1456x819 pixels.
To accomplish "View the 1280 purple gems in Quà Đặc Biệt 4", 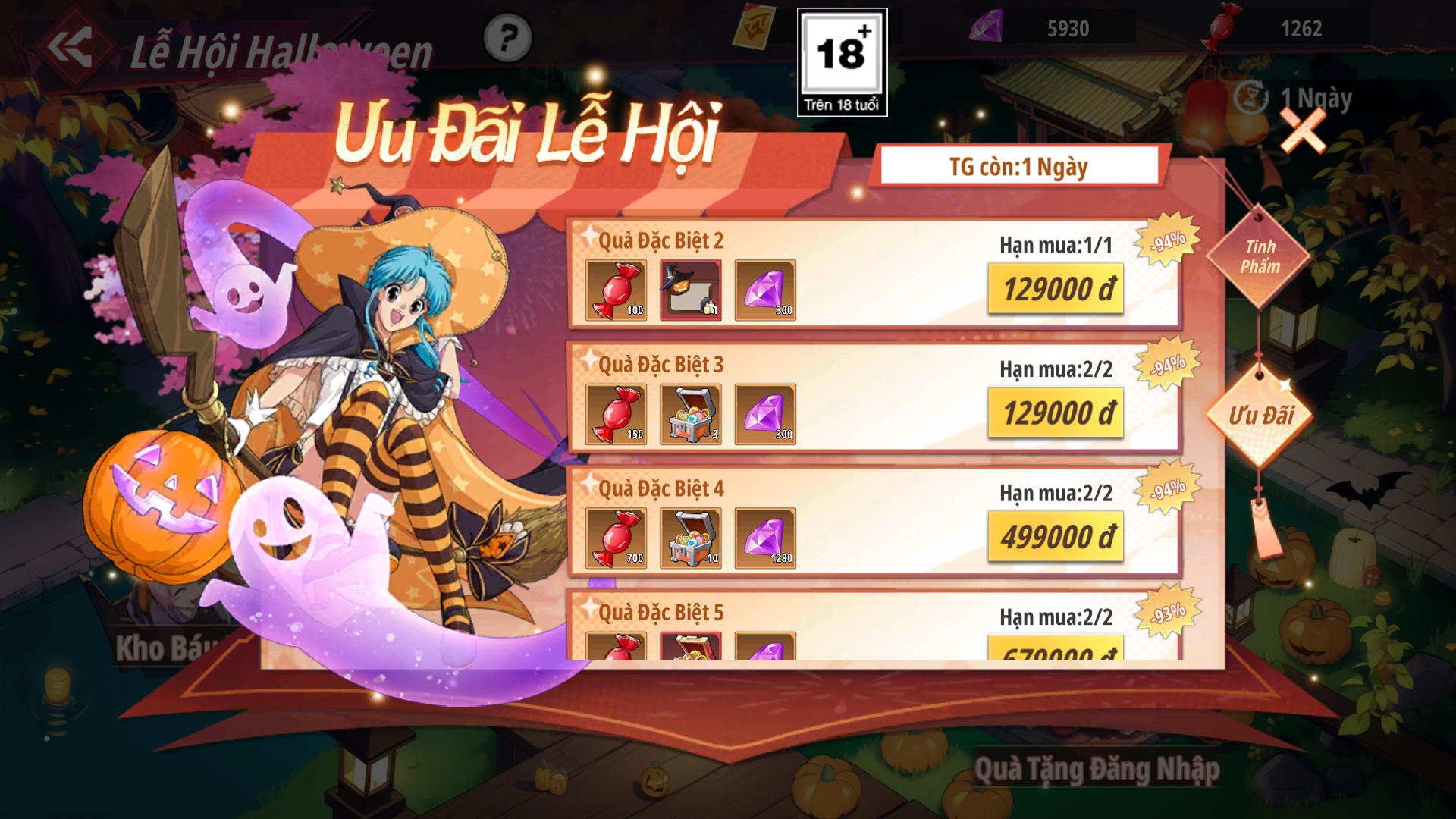I will pyautogui.click(x=764, y=538).
